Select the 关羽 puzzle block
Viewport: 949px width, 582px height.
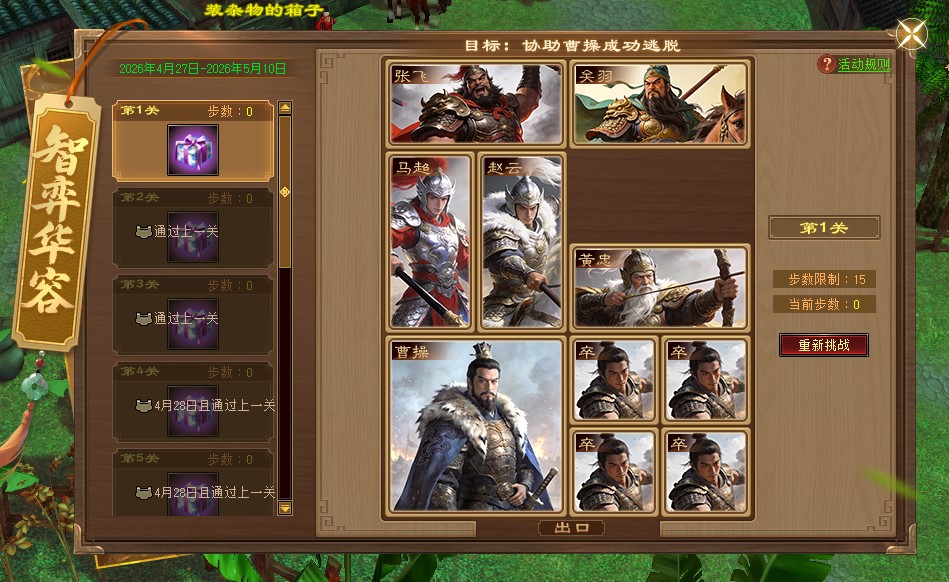660,104
